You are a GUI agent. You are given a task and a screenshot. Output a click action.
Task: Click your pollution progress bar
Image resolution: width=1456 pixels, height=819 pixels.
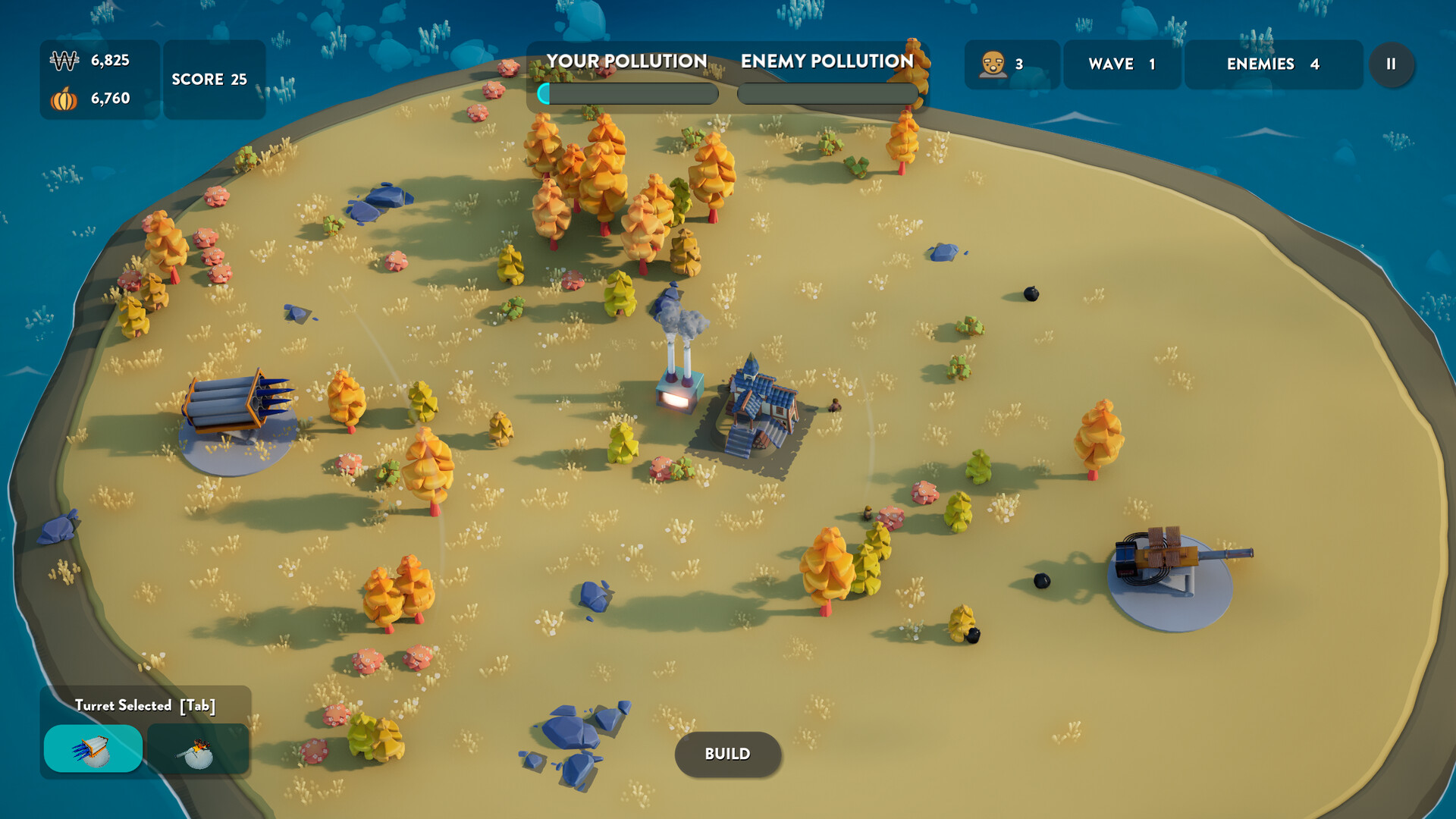[x=628, y=94]
